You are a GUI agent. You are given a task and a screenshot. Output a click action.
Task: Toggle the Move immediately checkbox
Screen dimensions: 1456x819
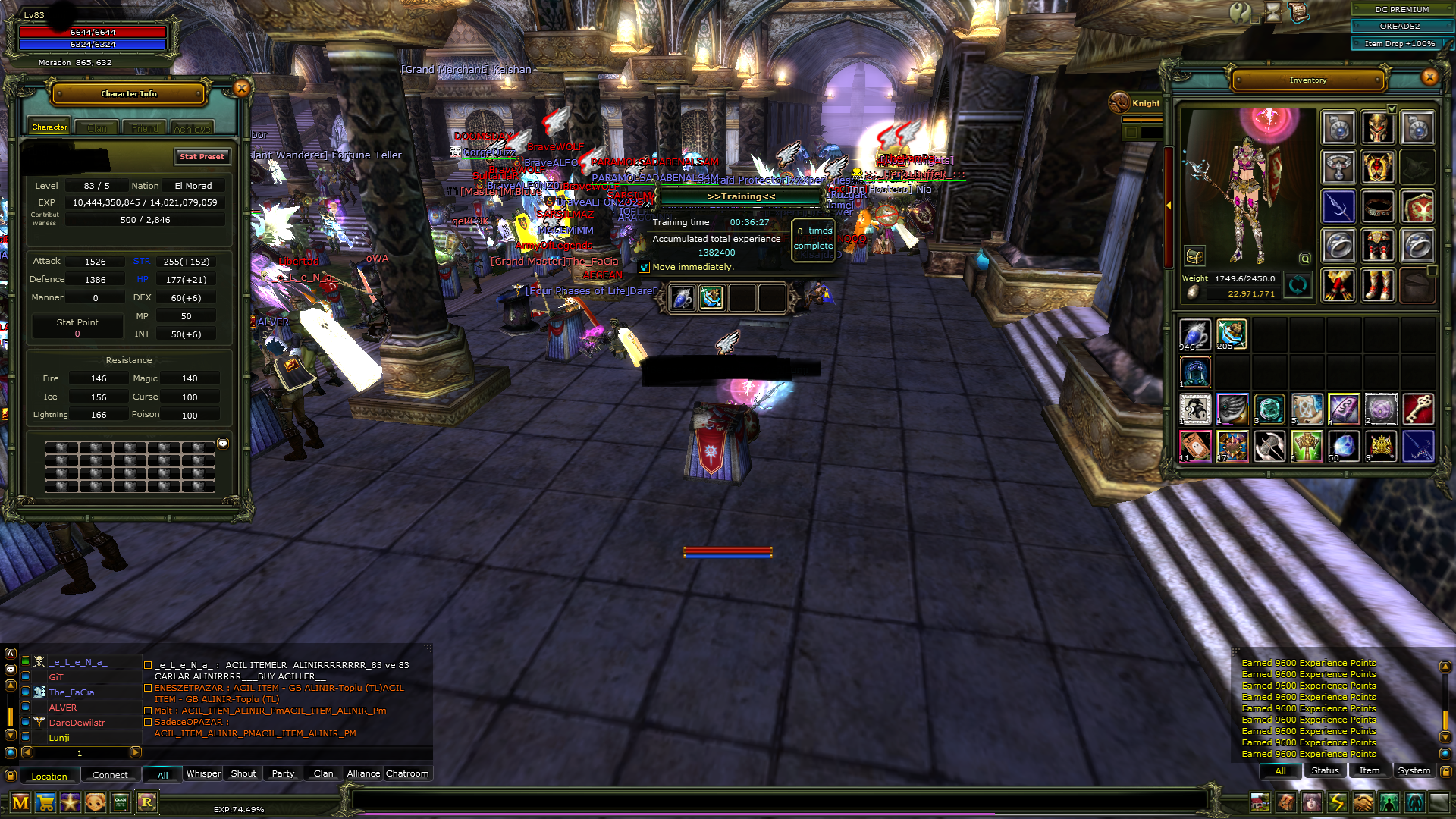644,268
